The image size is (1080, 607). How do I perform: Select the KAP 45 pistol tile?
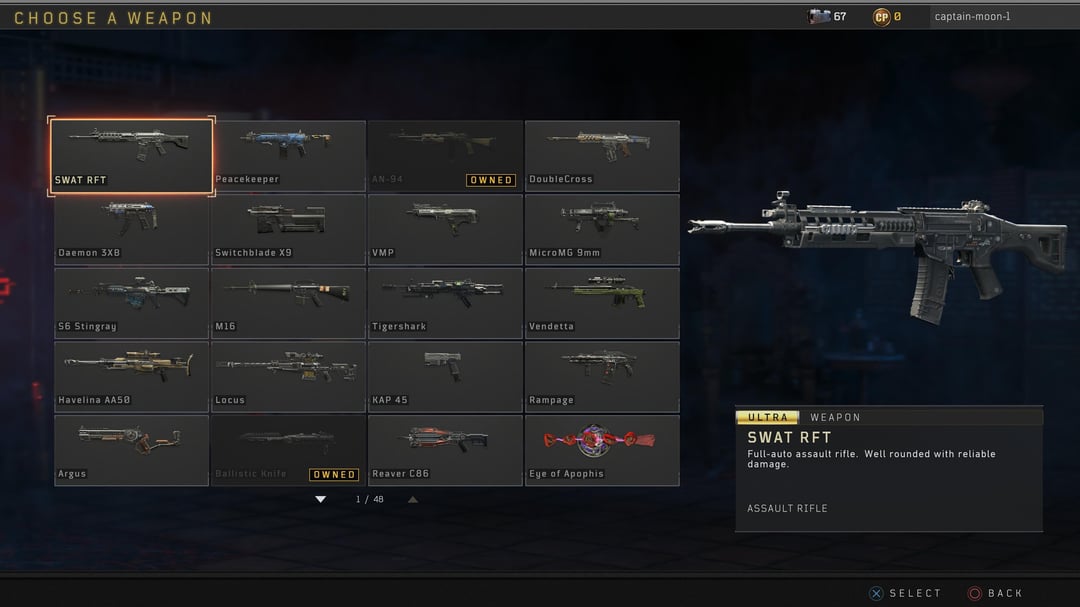(445, 377)
